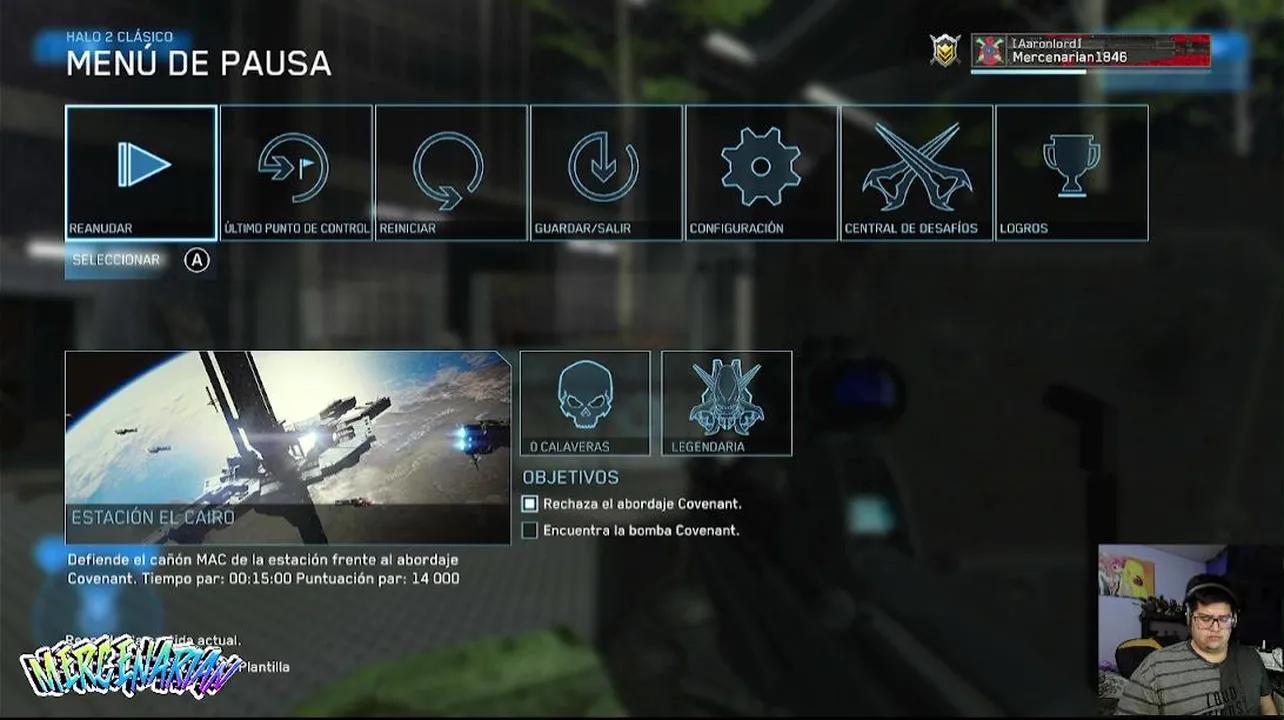Open the Mercenarian1846 player nameplate
1284x720 pixels.
tap(1090, 51)
